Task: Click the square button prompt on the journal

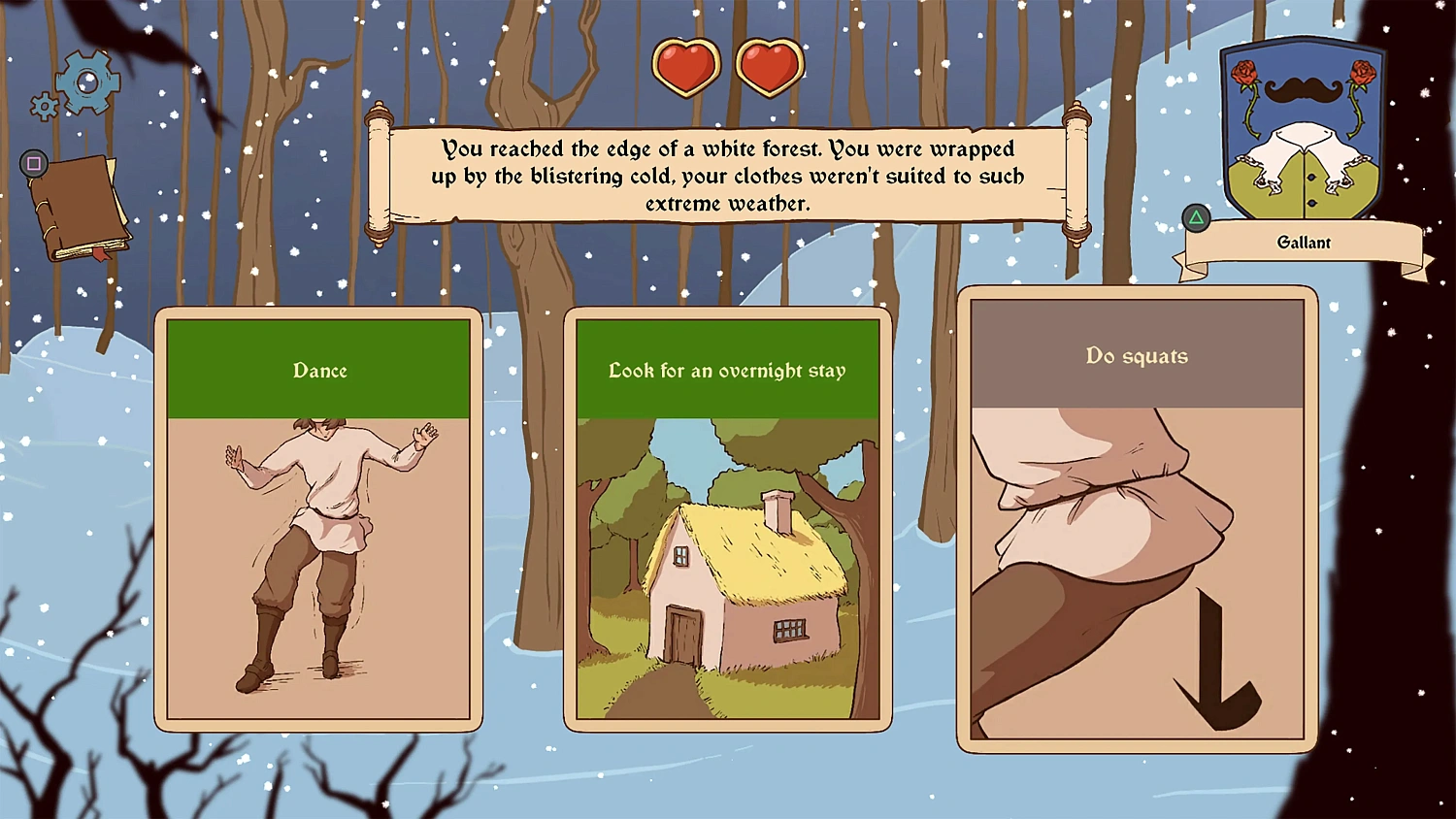Action: coord(34,165)
